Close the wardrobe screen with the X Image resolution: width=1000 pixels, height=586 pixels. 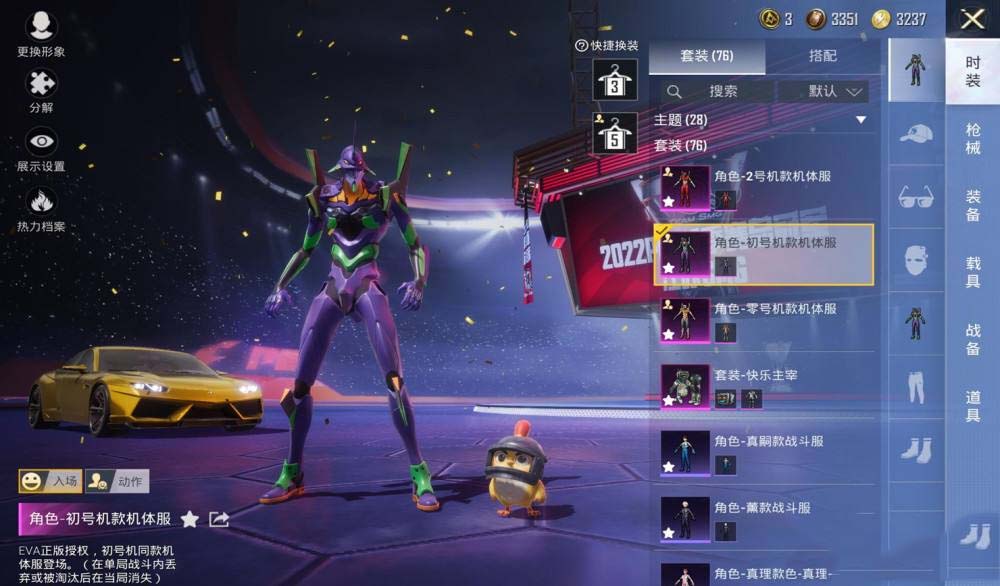[972, 18]
